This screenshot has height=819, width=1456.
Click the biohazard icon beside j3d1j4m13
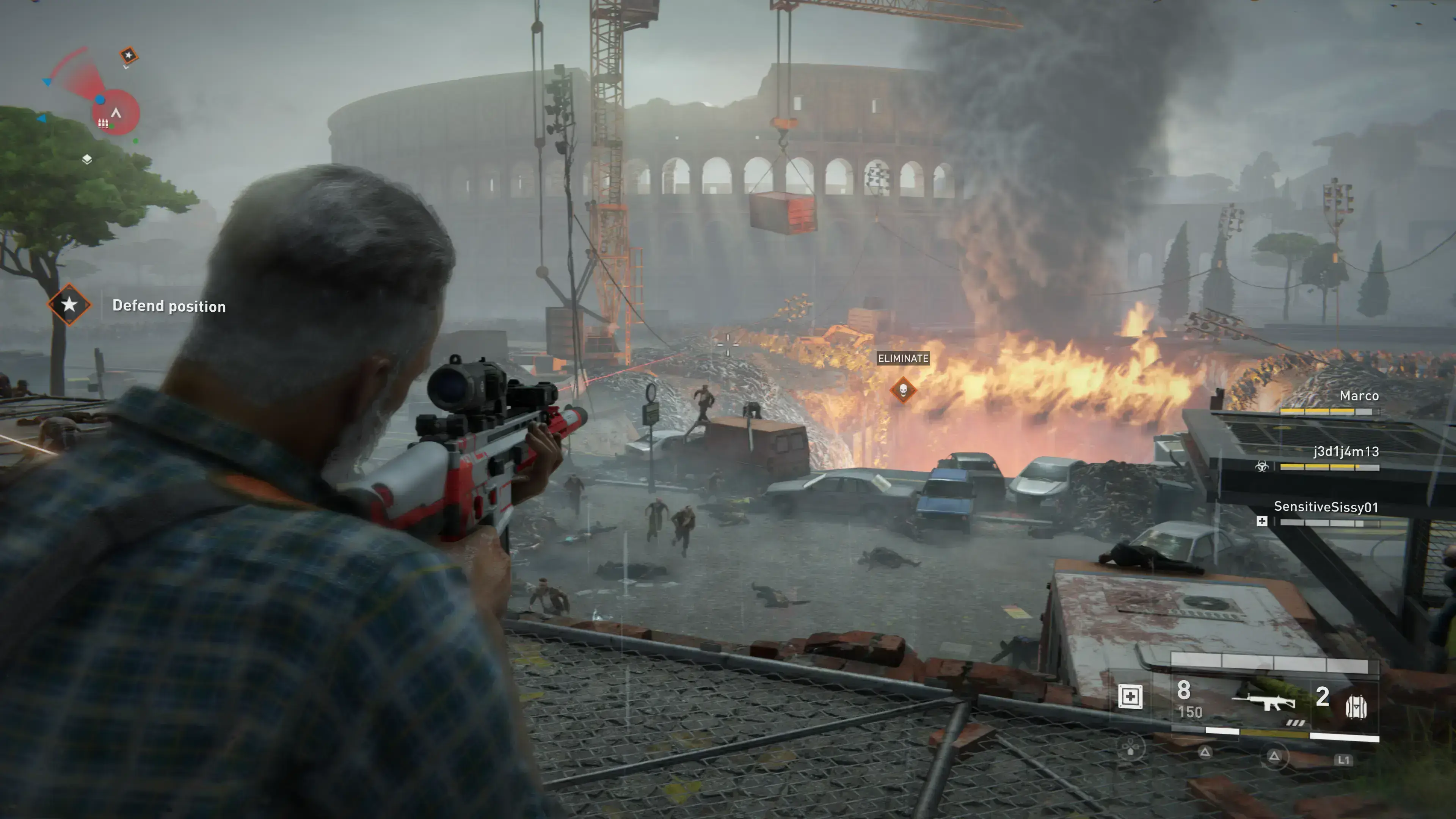click(x=1261, y=466)
